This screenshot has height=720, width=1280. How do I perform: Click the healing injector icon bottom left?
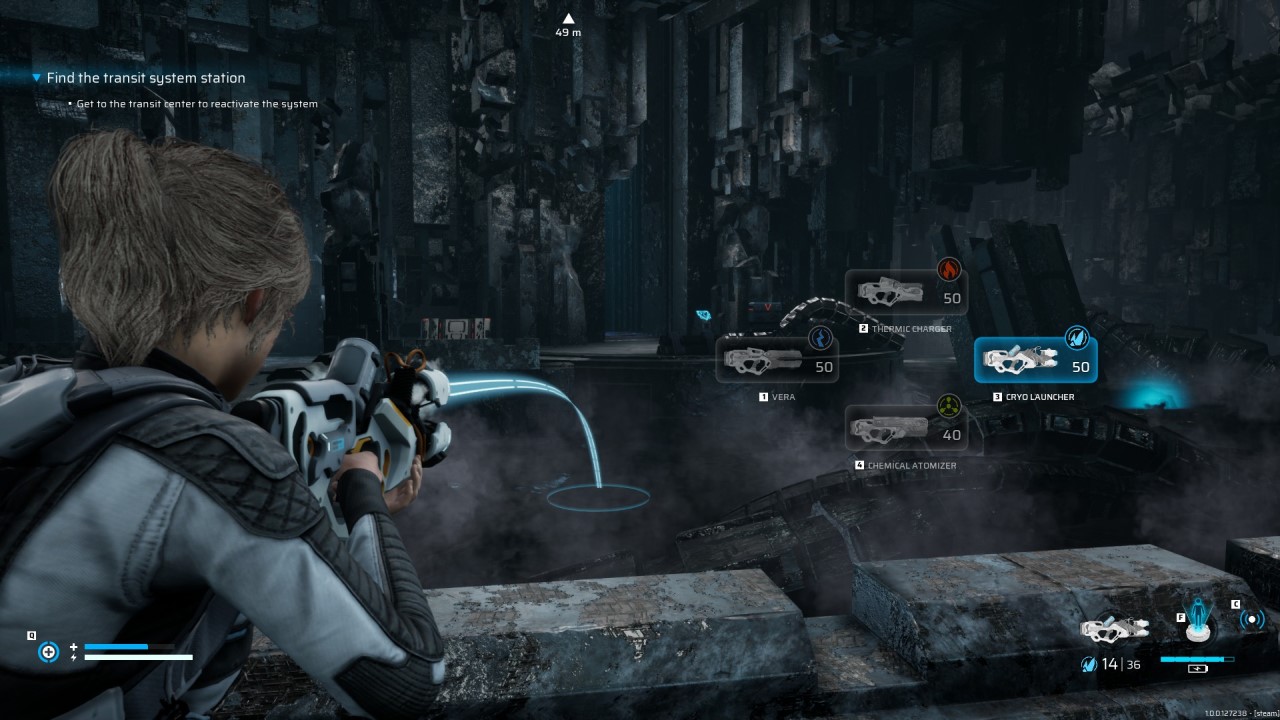(x=48, y=651)
